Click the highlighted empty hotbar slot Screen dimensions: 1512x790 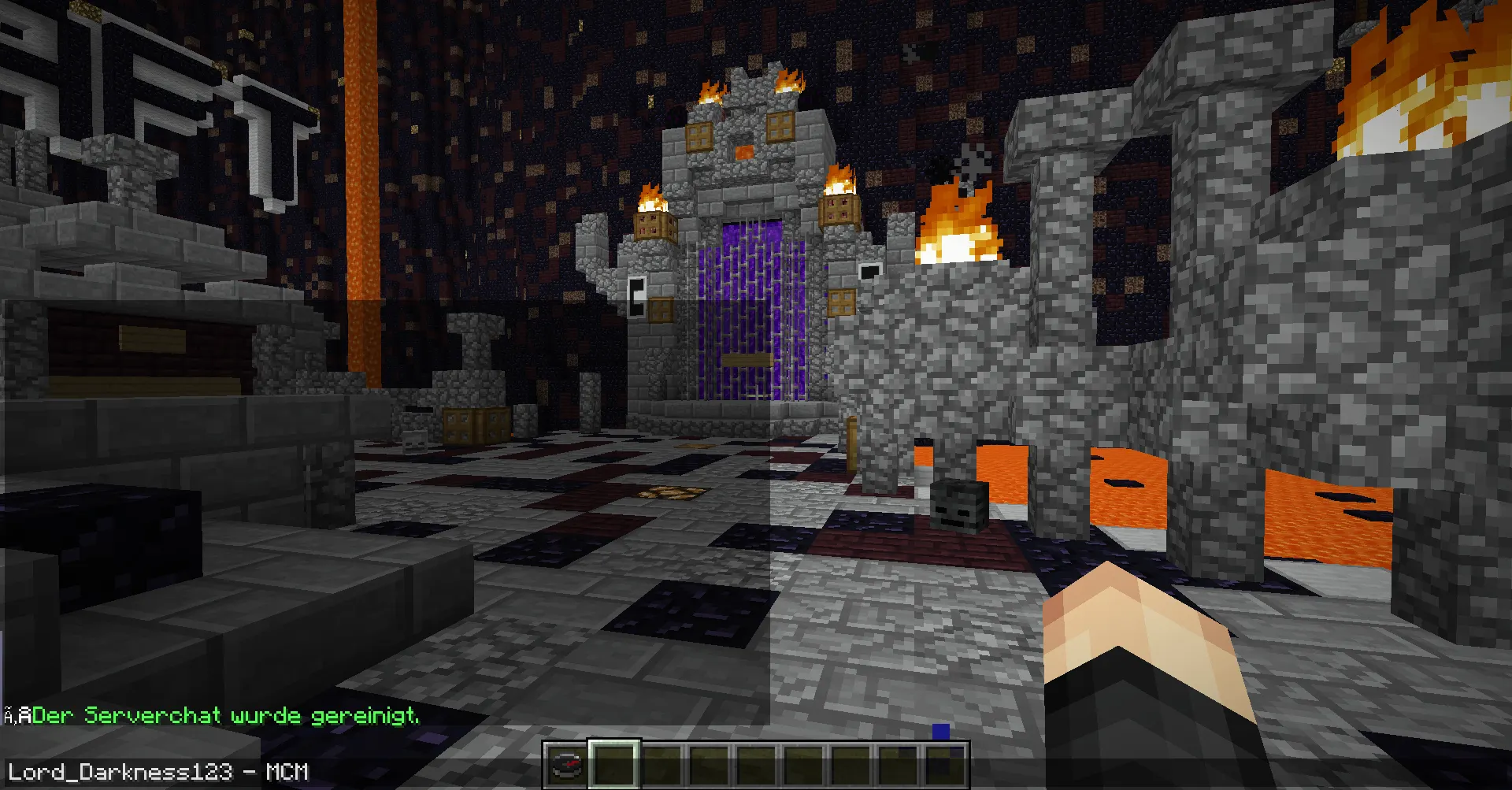coord(614,764)
